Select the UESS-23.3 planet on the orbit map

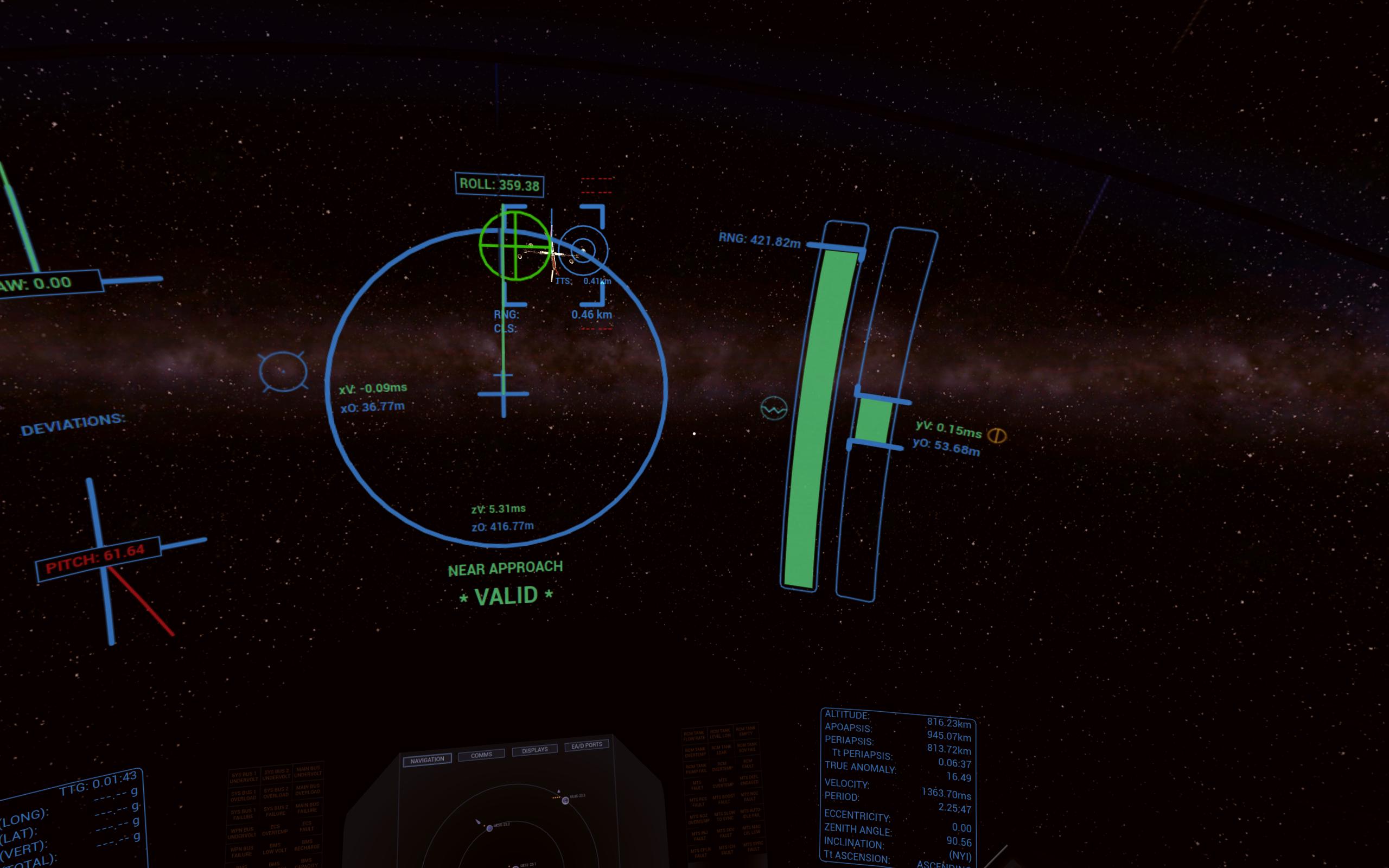[565, 801]
